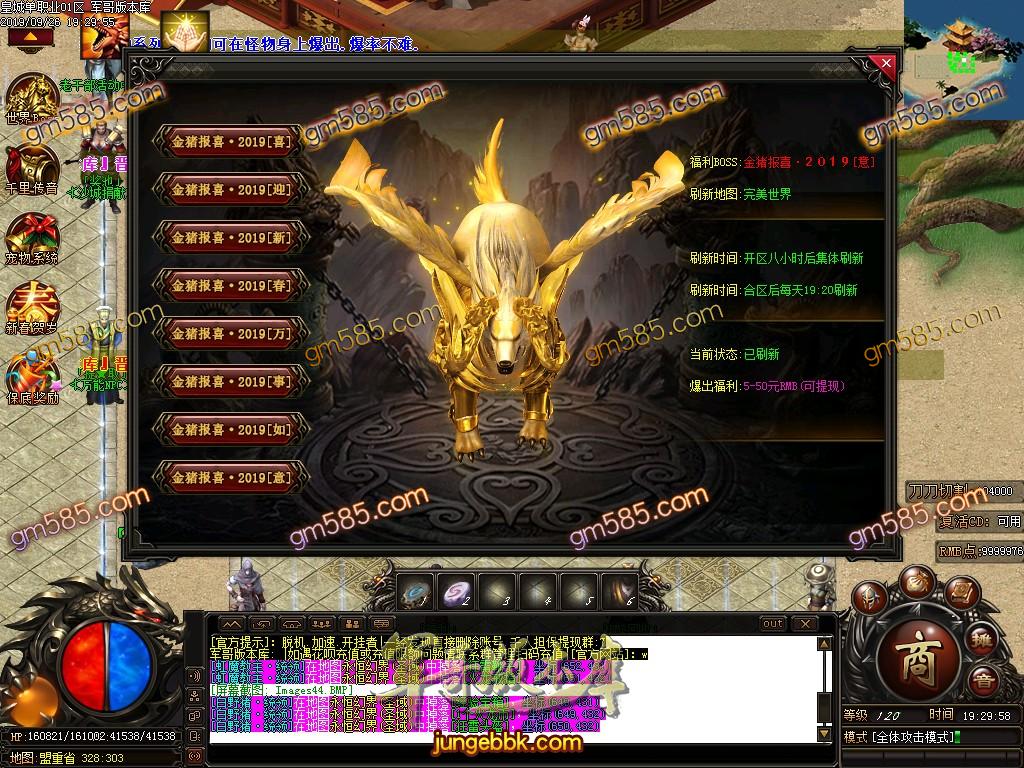Viewport: 1024px width, 768px height.
Task: Open the 千里传音 horn icon
Action: point(30,166)
